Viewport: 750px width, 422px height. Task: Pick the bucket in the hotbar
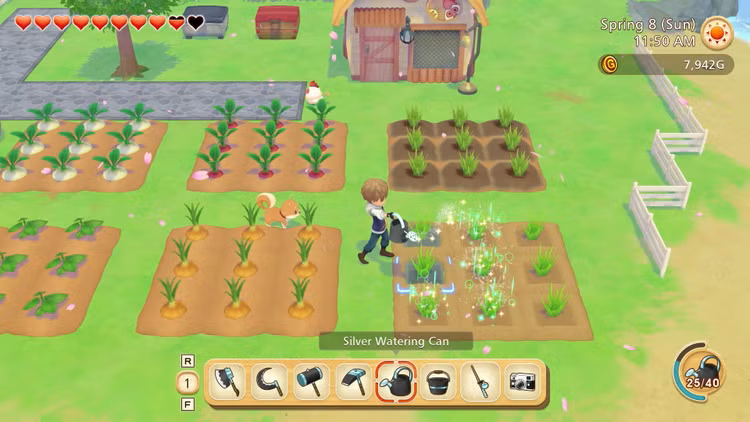(x=438, y=381)
